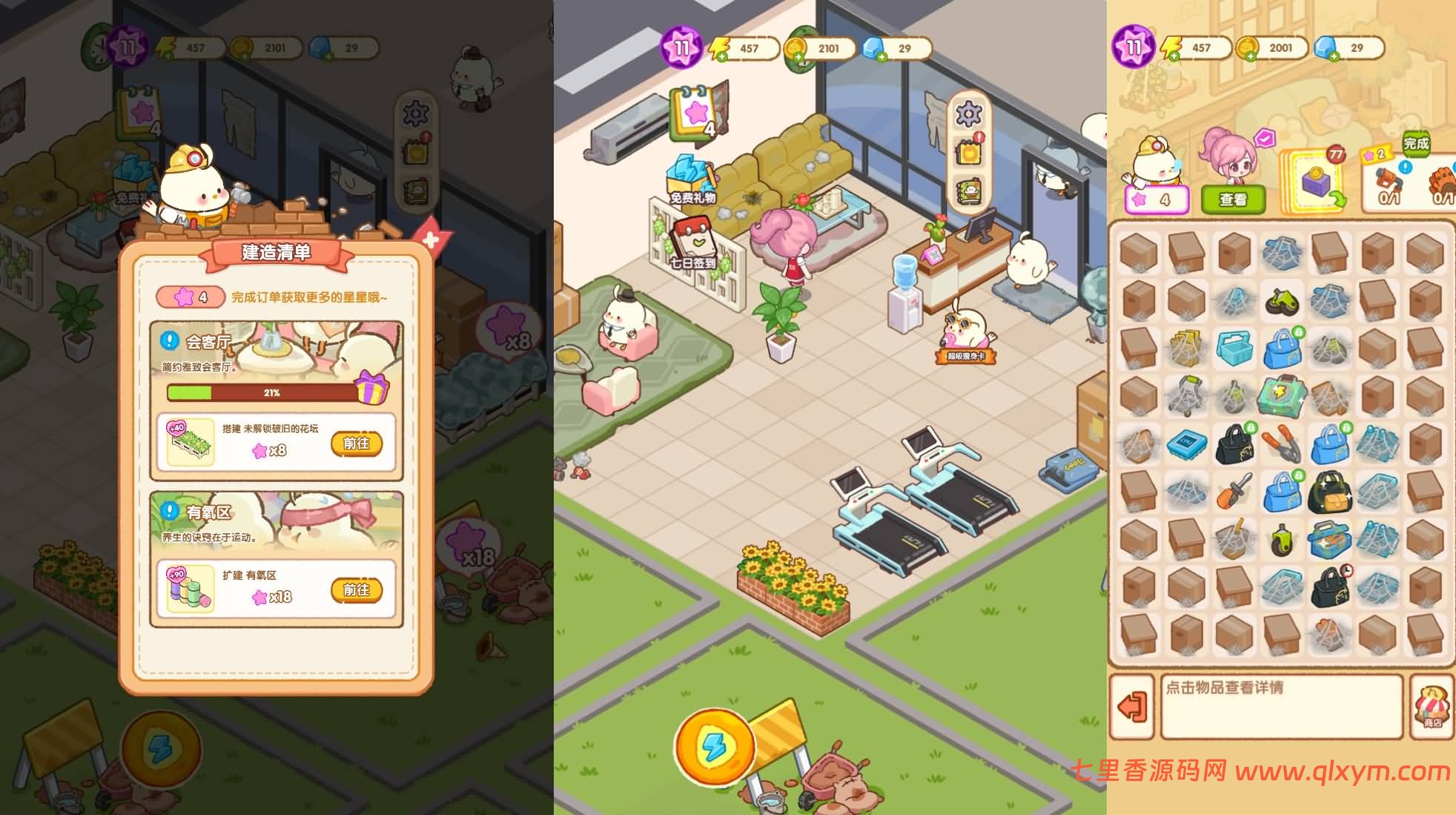The width and height of the screenshot is (1456, 815).
Task: Pick the orange screwdriver tile
Action: [x=1233, y=491]
